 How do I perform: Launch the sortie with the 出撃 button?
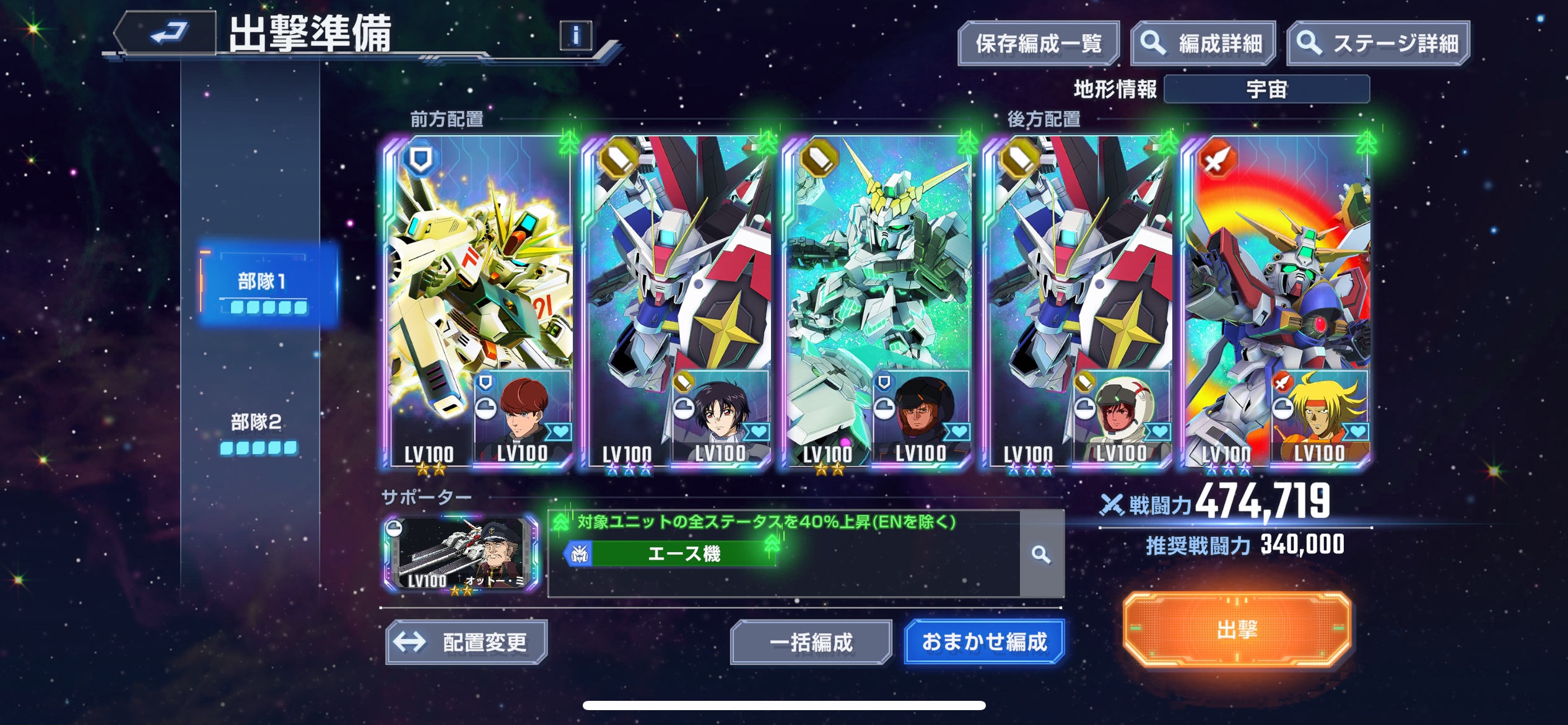[1237, 630]
